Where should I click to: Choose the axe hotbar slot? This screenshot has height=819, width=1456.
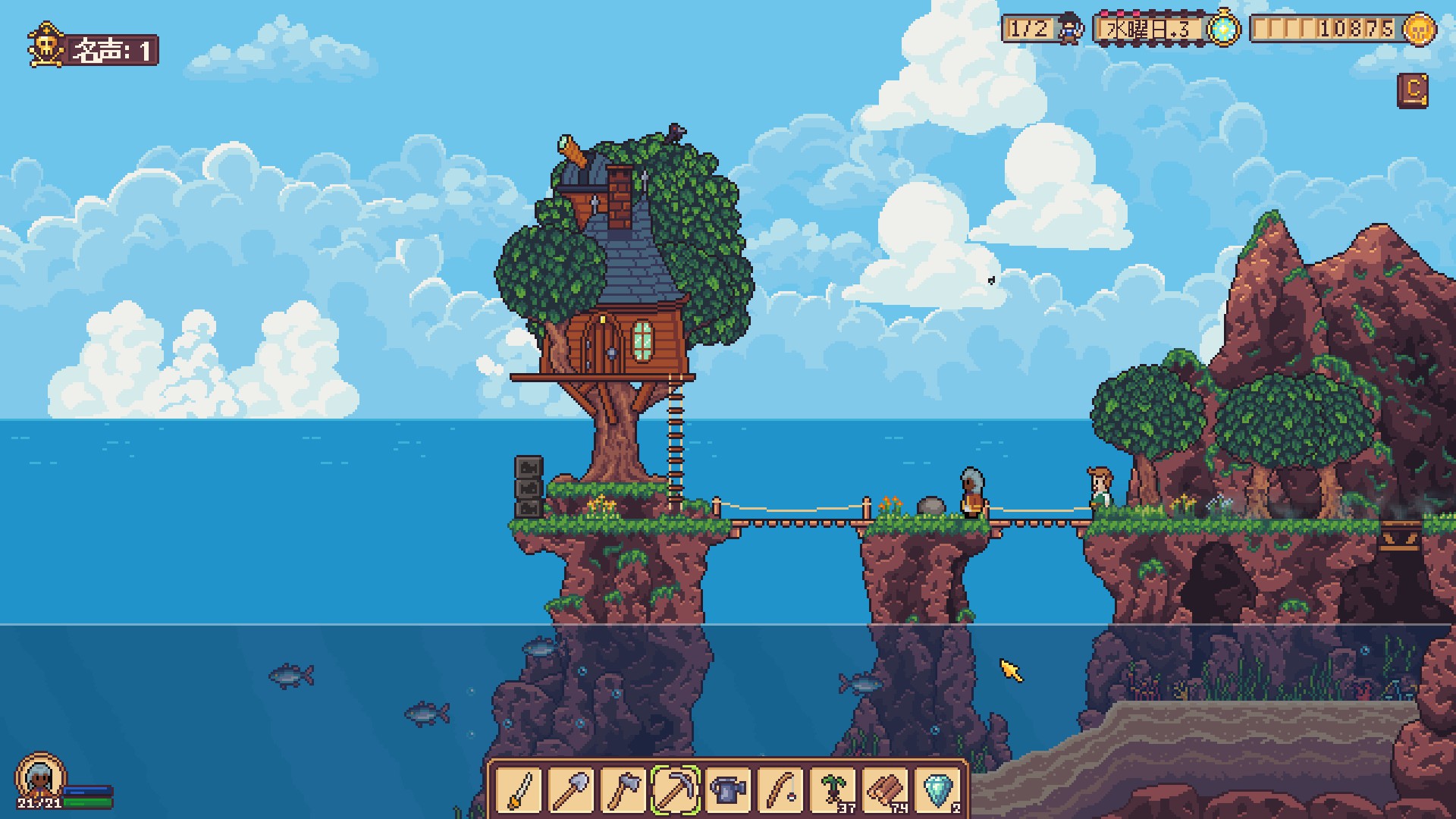click(x=624, y=790)
